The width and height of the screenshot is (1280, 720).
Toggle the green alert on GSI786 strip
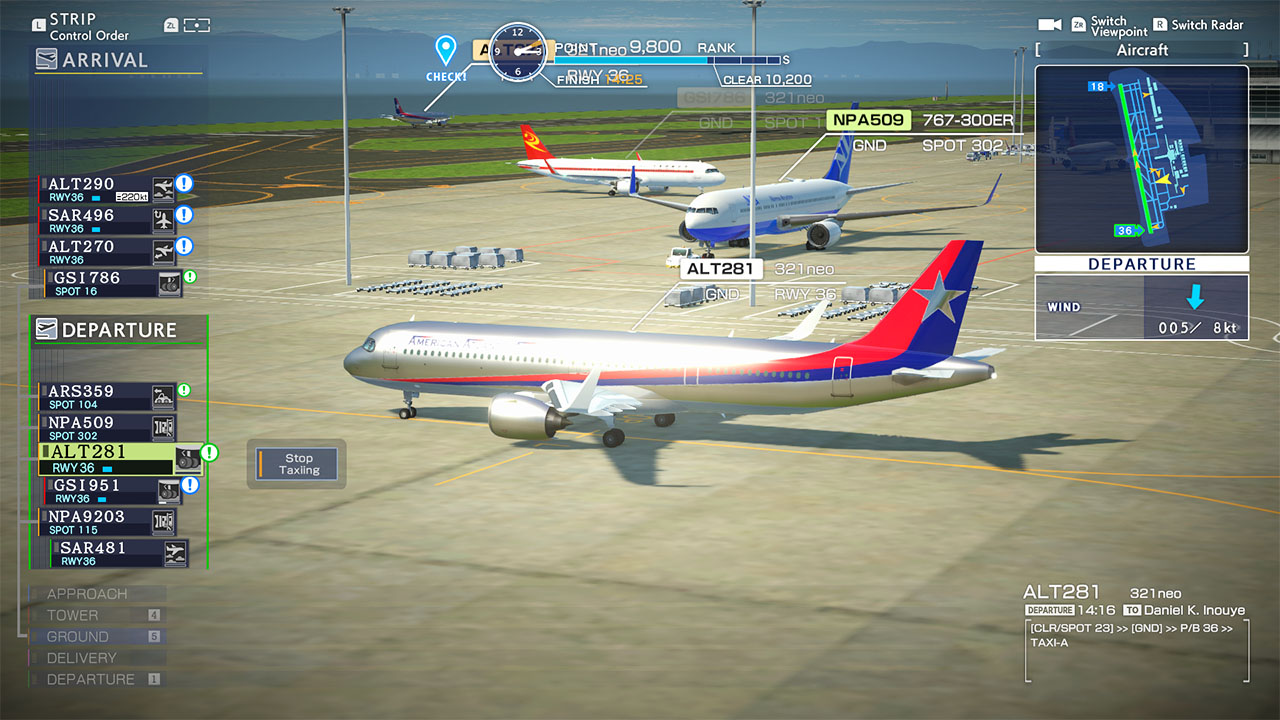click(x=189, y=275)
